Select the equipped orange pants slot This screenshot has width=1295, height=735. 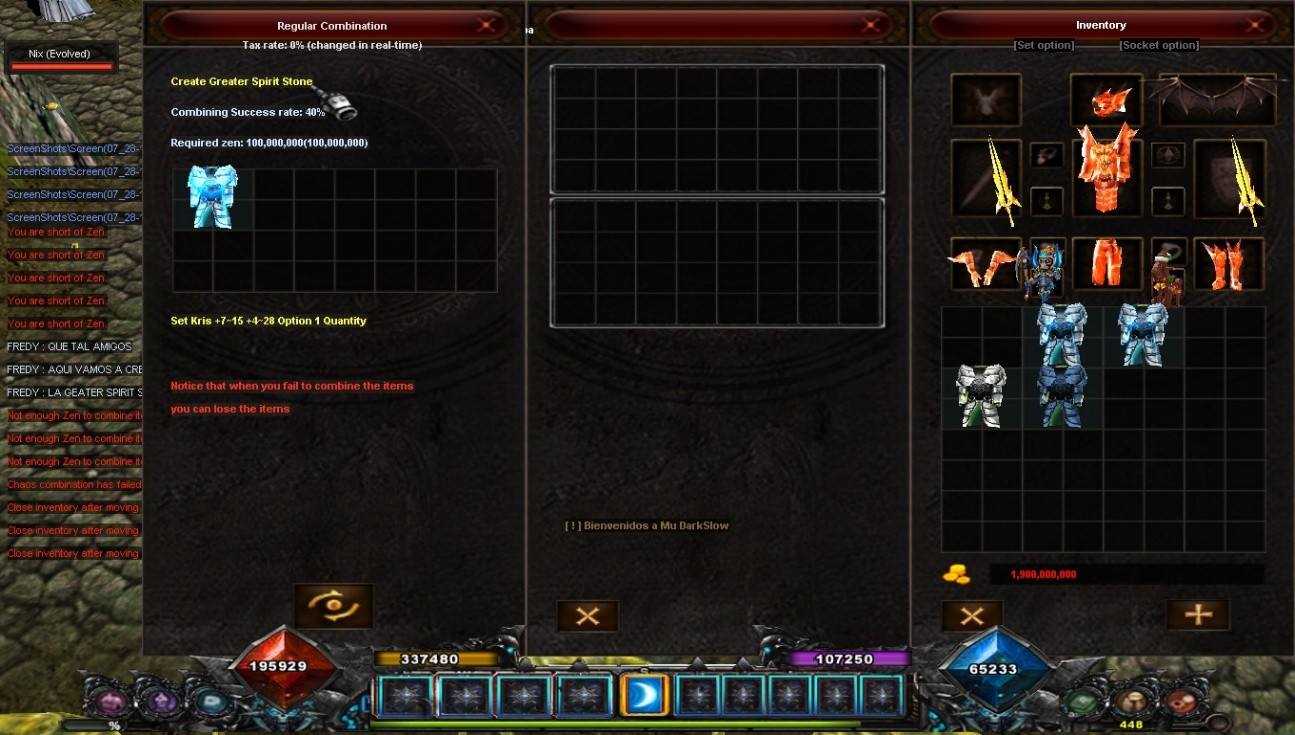1107,264
